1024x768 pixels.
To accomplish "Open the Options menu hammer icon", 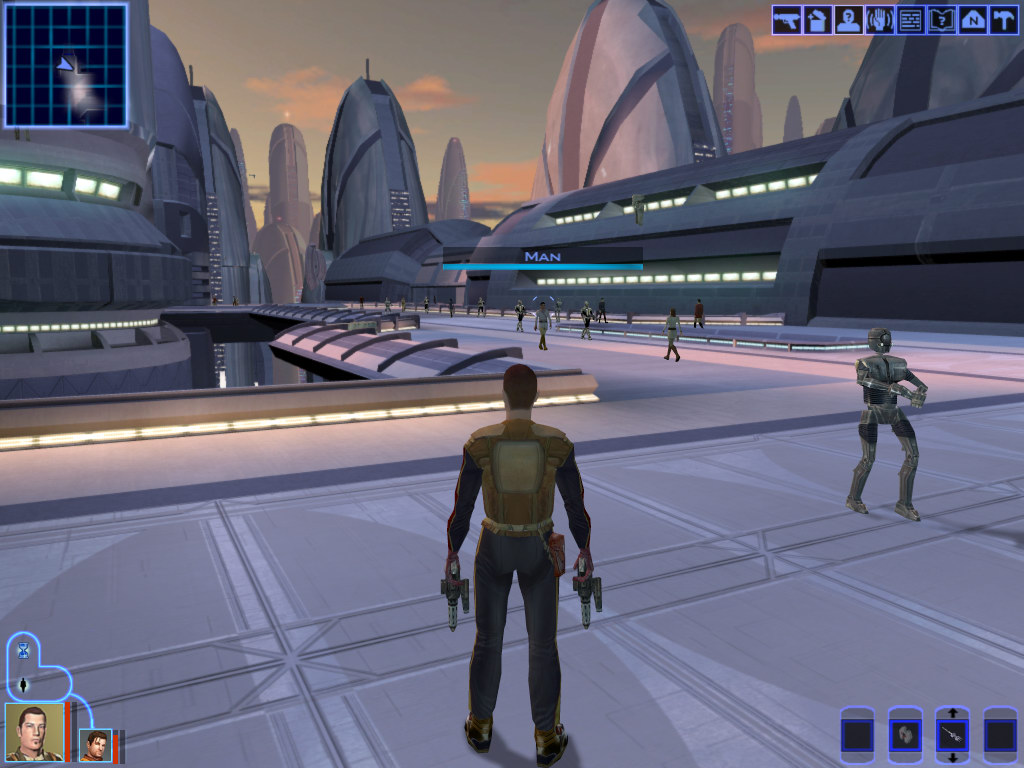I will (x=1002, y=20).
